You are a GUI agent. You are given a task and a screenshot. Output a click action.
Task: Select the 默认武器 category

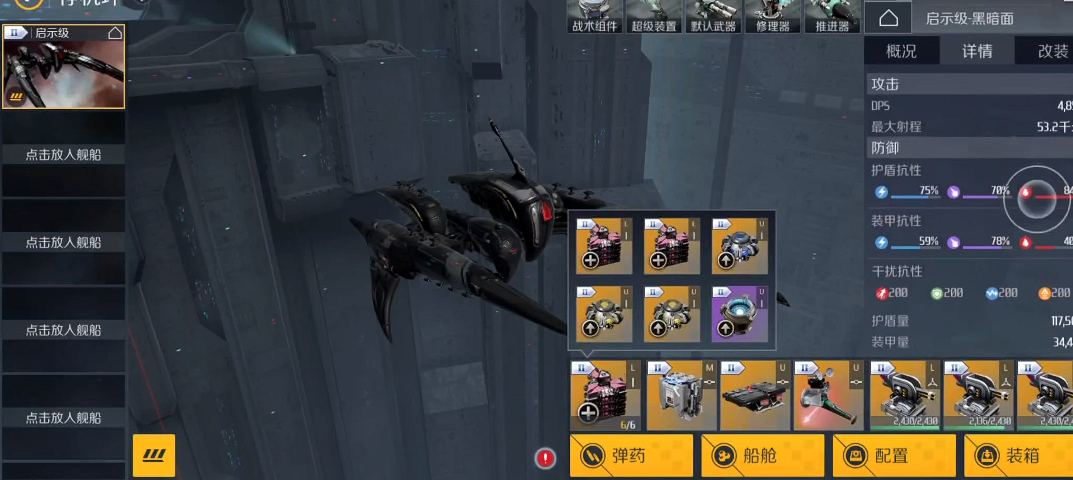712,17
